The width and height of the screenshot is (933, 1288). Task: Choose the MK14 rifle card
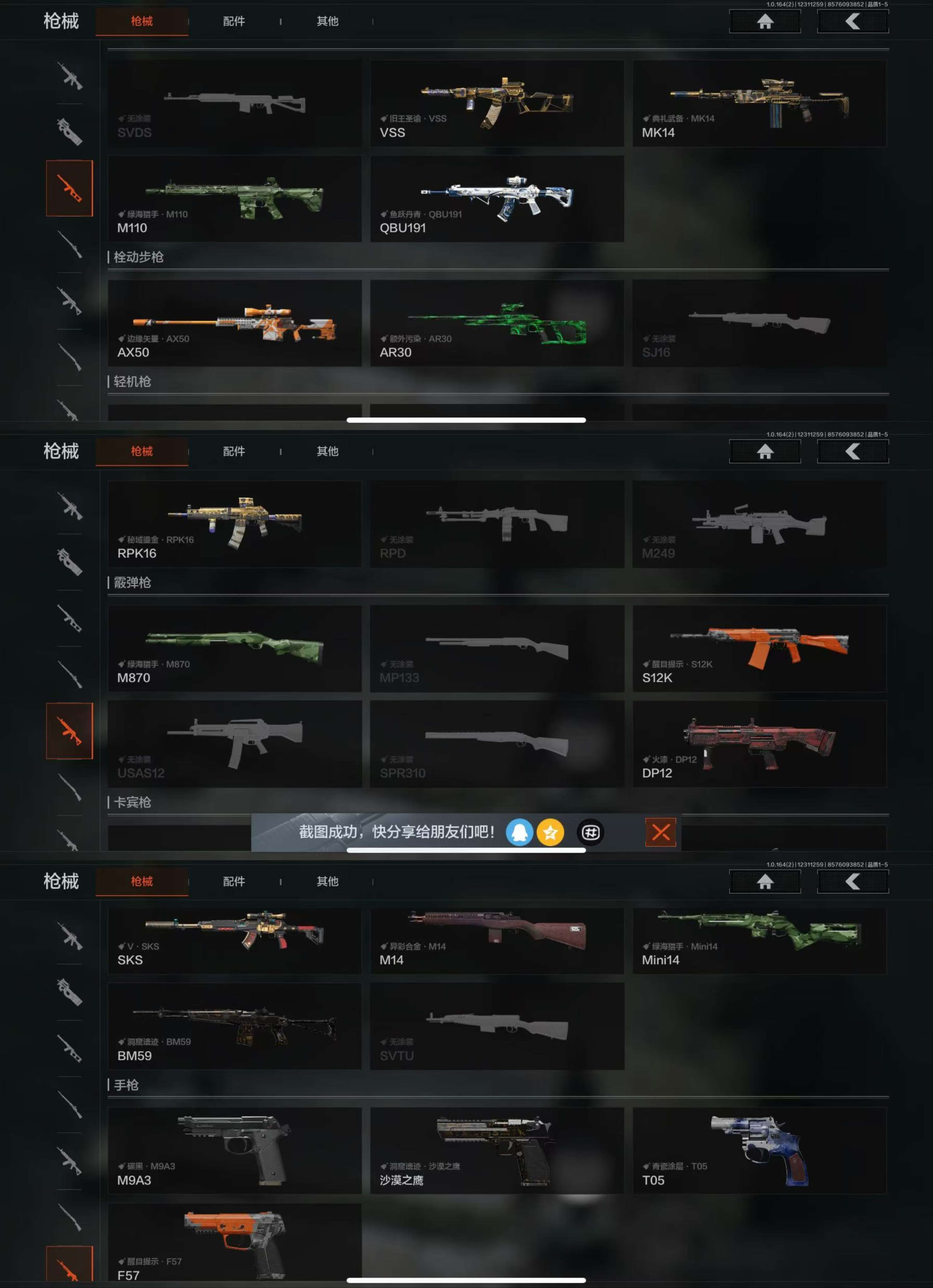[759, 104]
